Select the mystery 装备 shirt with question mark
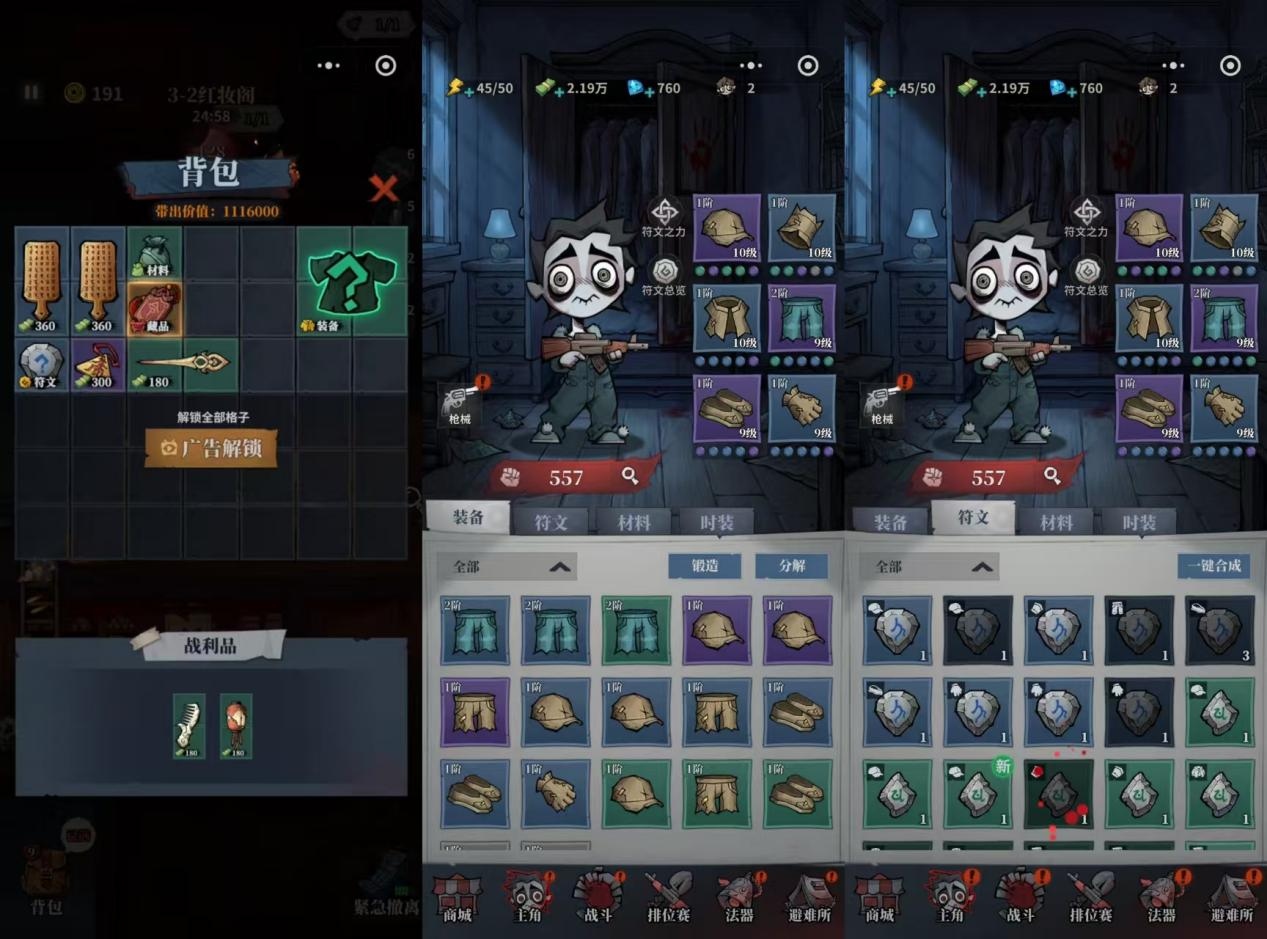Viewport: 1267px width, 939px height. click(352, 281)
